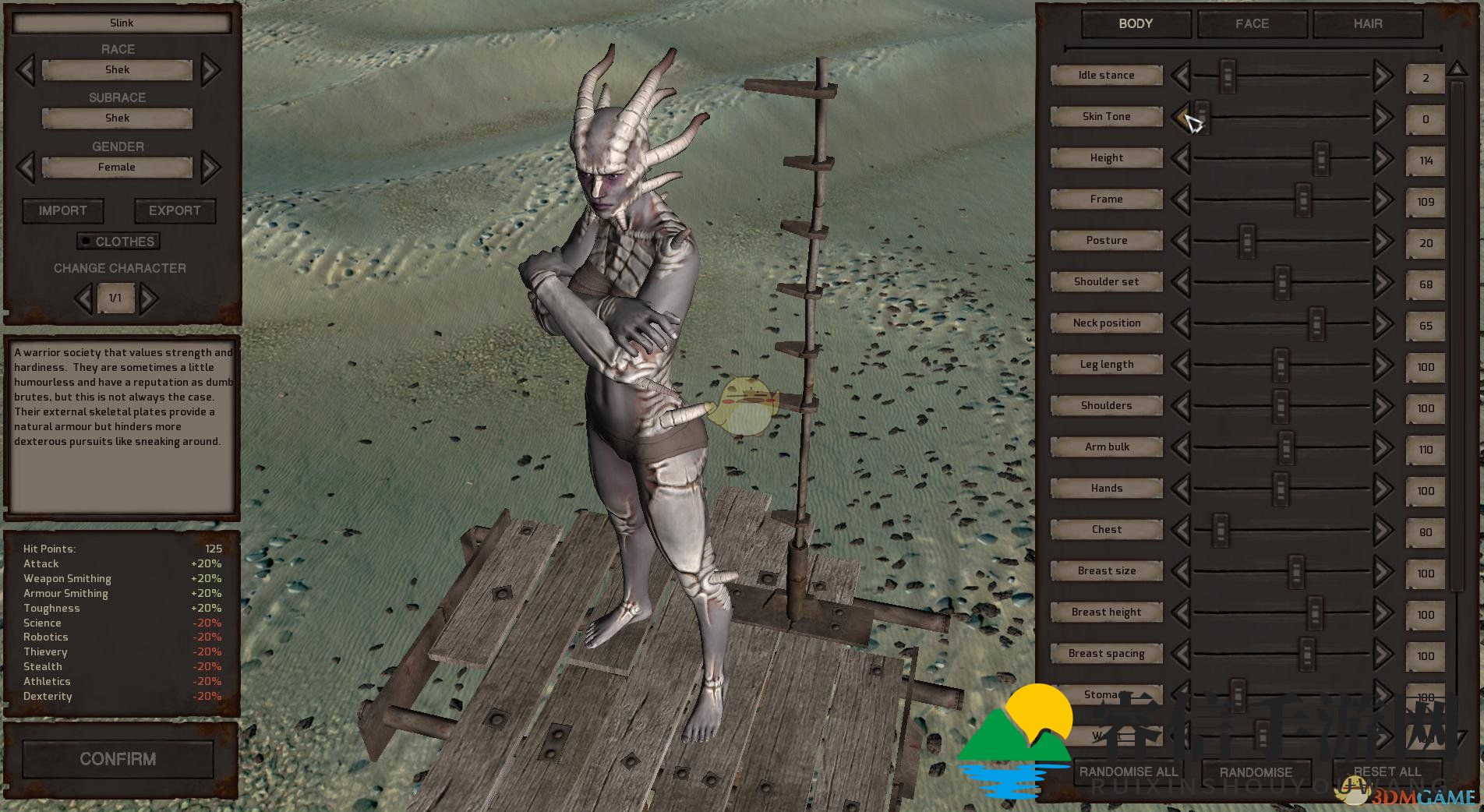1484x812 pixels.
Task: Decrease Idle stance with its left arrow
Action: pyautogui.click(x=1181, y=76)
